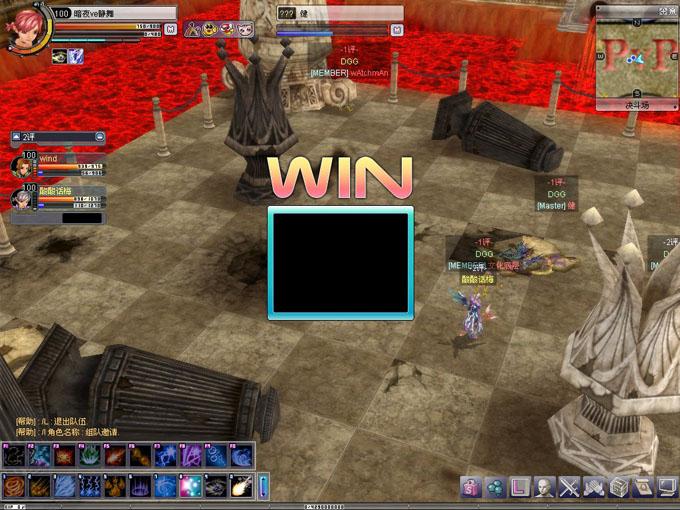Click the minimap of the duel arena
Image resolution: width=680 pixels, height=510 pixels.
(637, 57)
